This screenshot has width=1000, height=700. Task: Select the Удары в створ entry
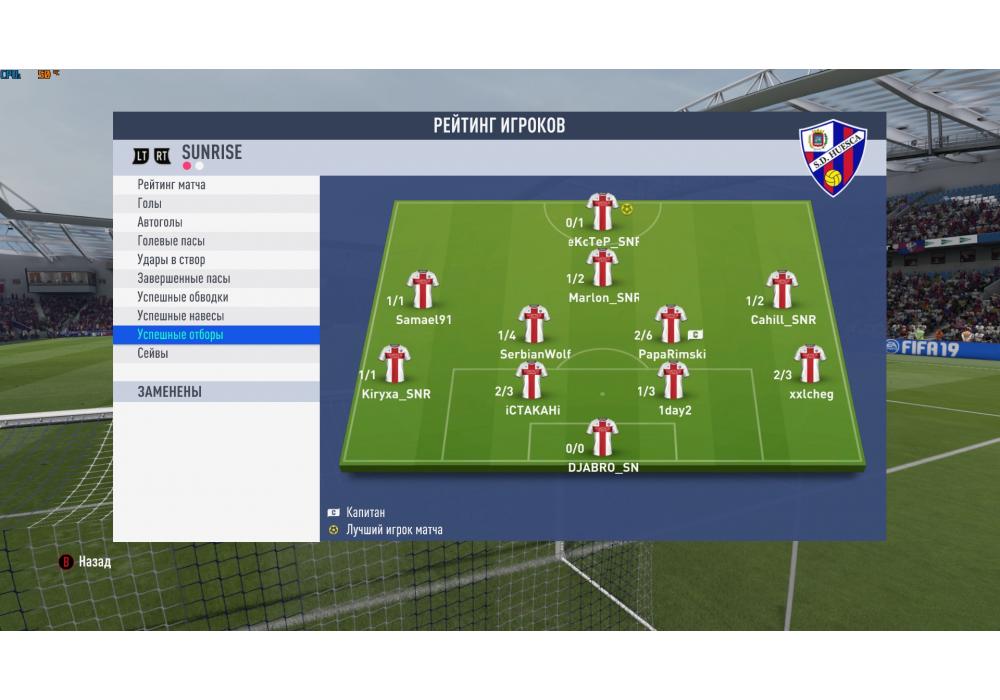pyautogui.click(x=171, y=260)
